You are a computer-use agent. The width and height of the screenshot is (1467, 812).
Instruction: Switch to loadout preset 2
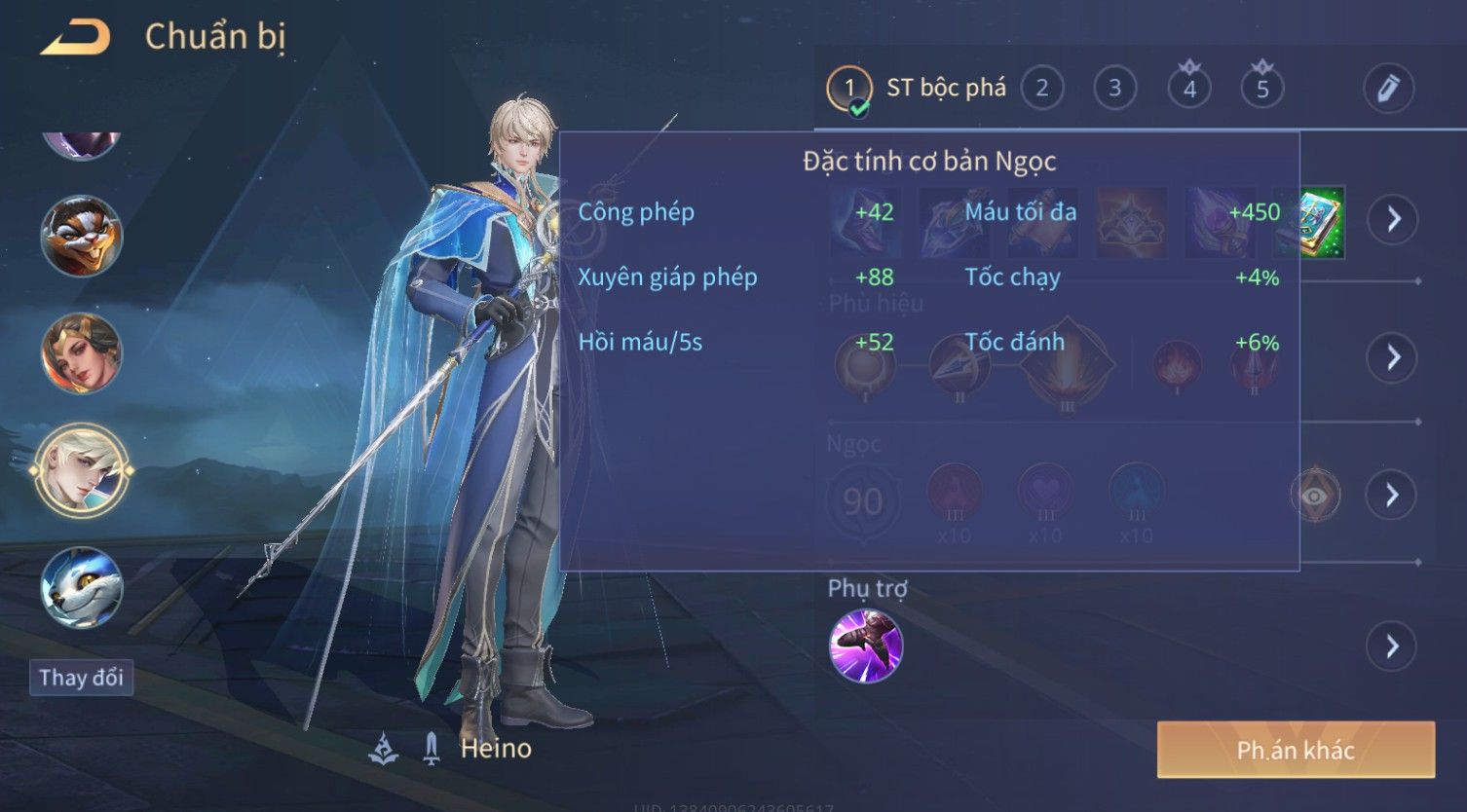[1041, 89]
